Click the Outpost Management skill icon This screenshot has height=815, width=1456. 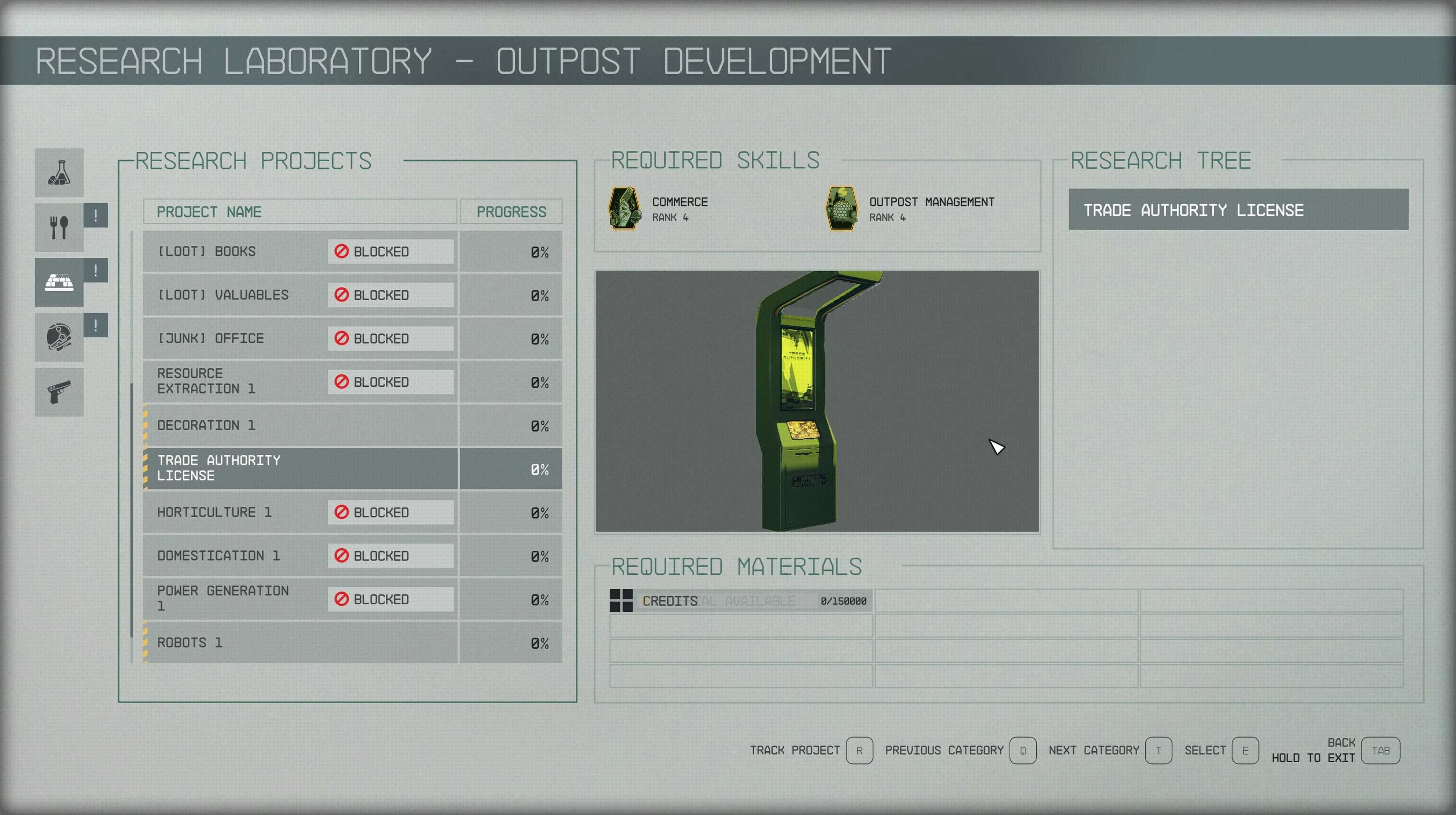[x=842, y=208]
